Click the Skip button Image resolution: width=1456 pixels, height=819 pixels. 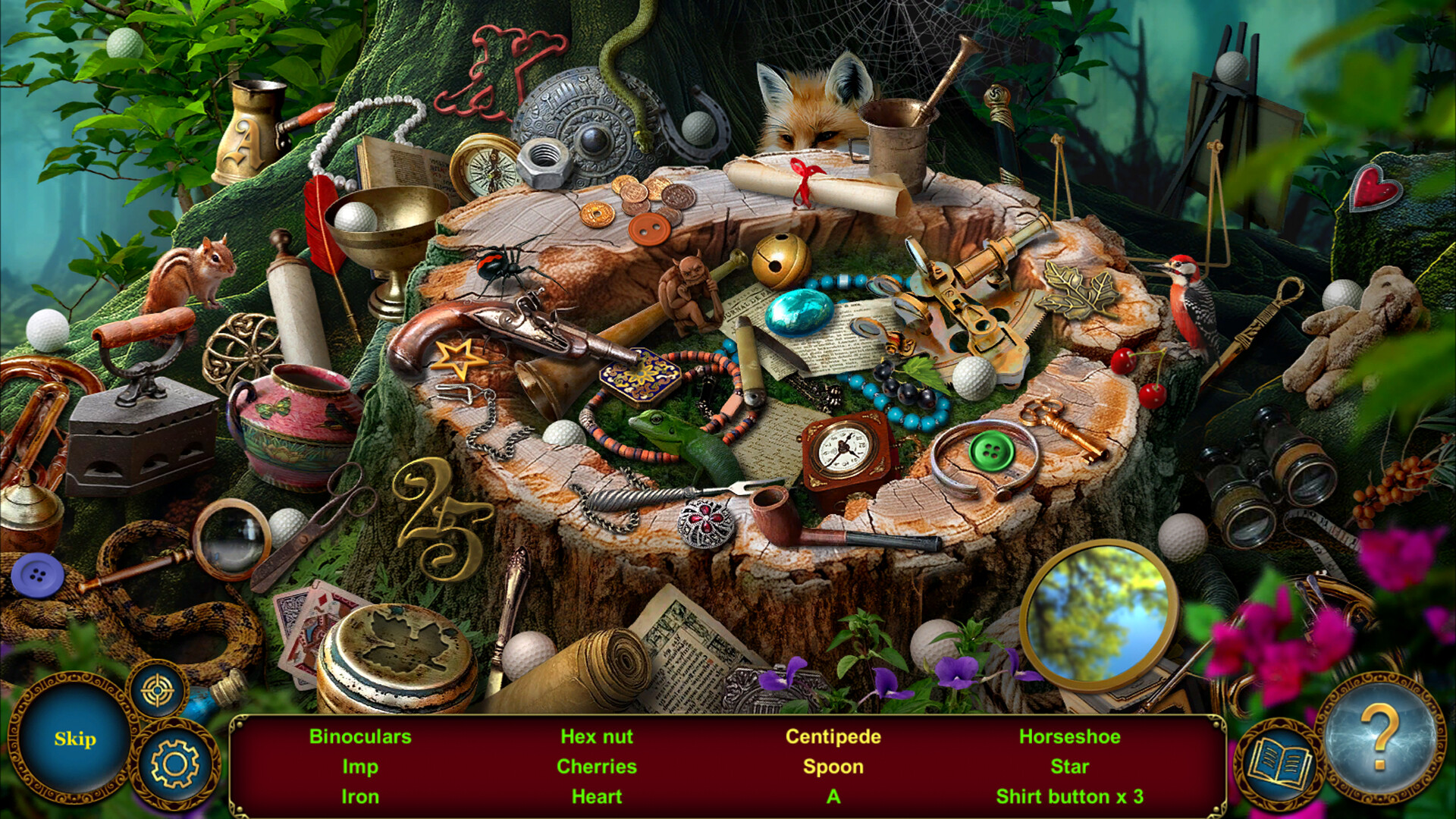[x=74, y=739]
